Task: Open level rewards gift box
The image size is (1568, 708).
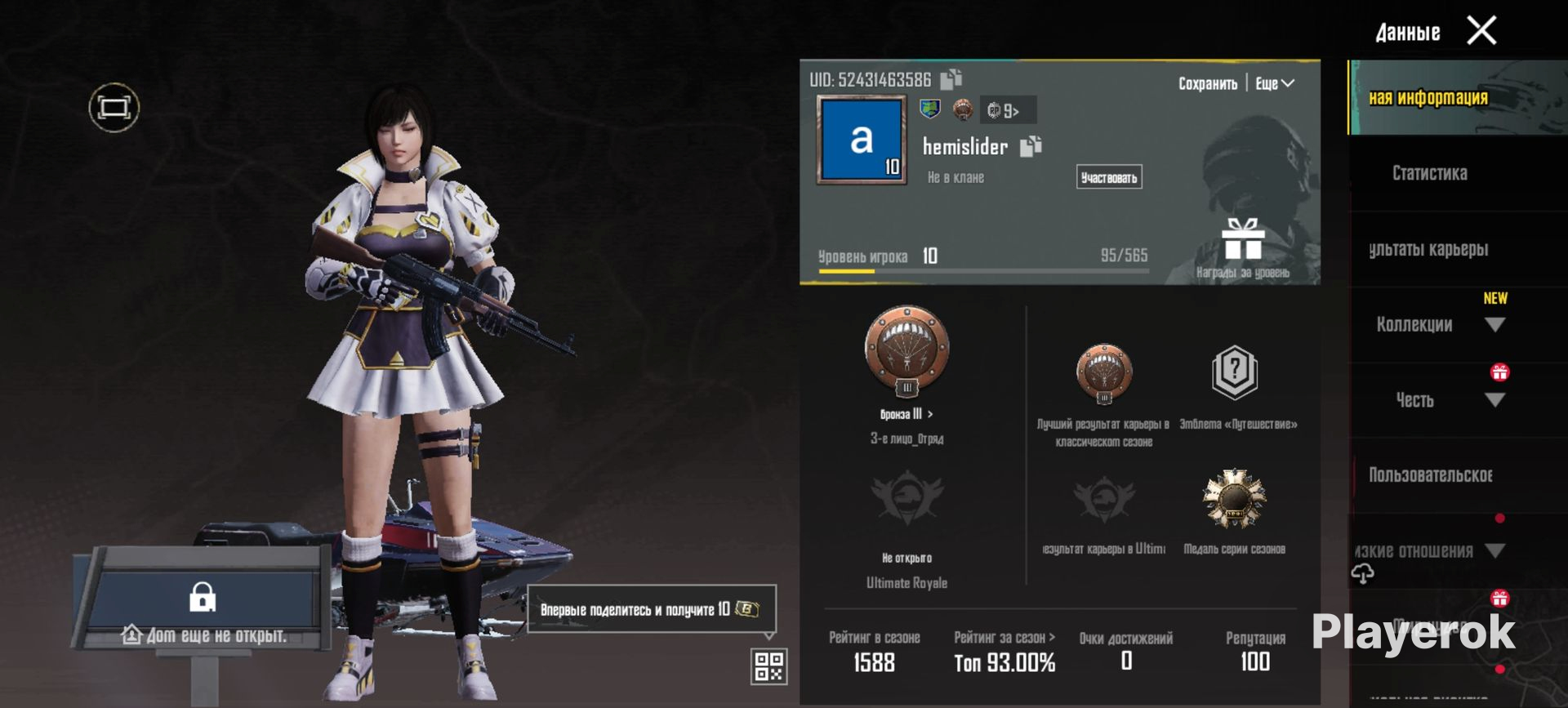Action: pos(1242,243)
